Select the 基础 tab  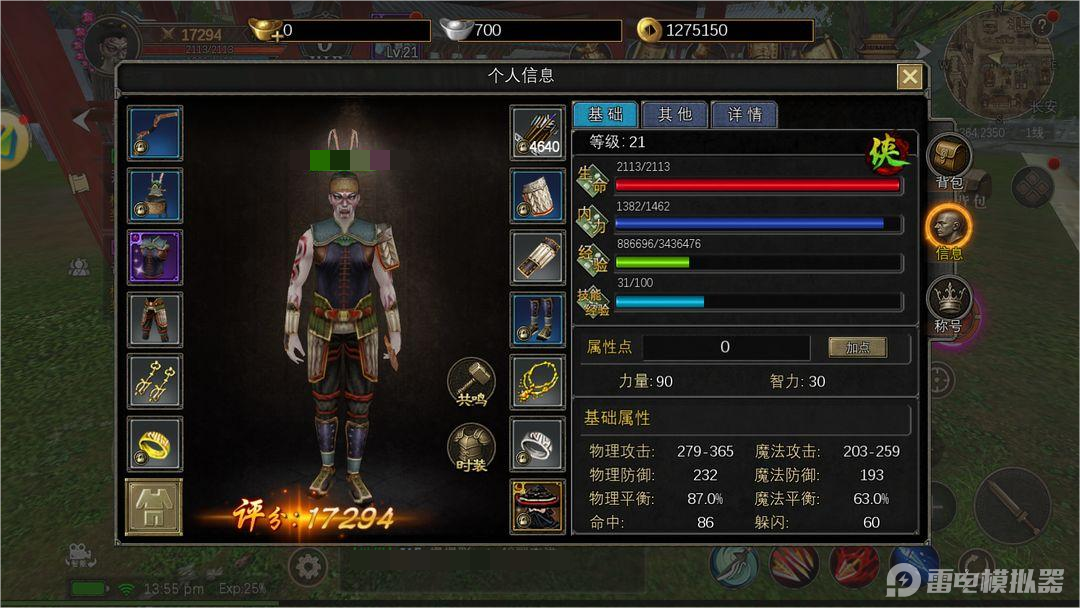coord(605,114)
